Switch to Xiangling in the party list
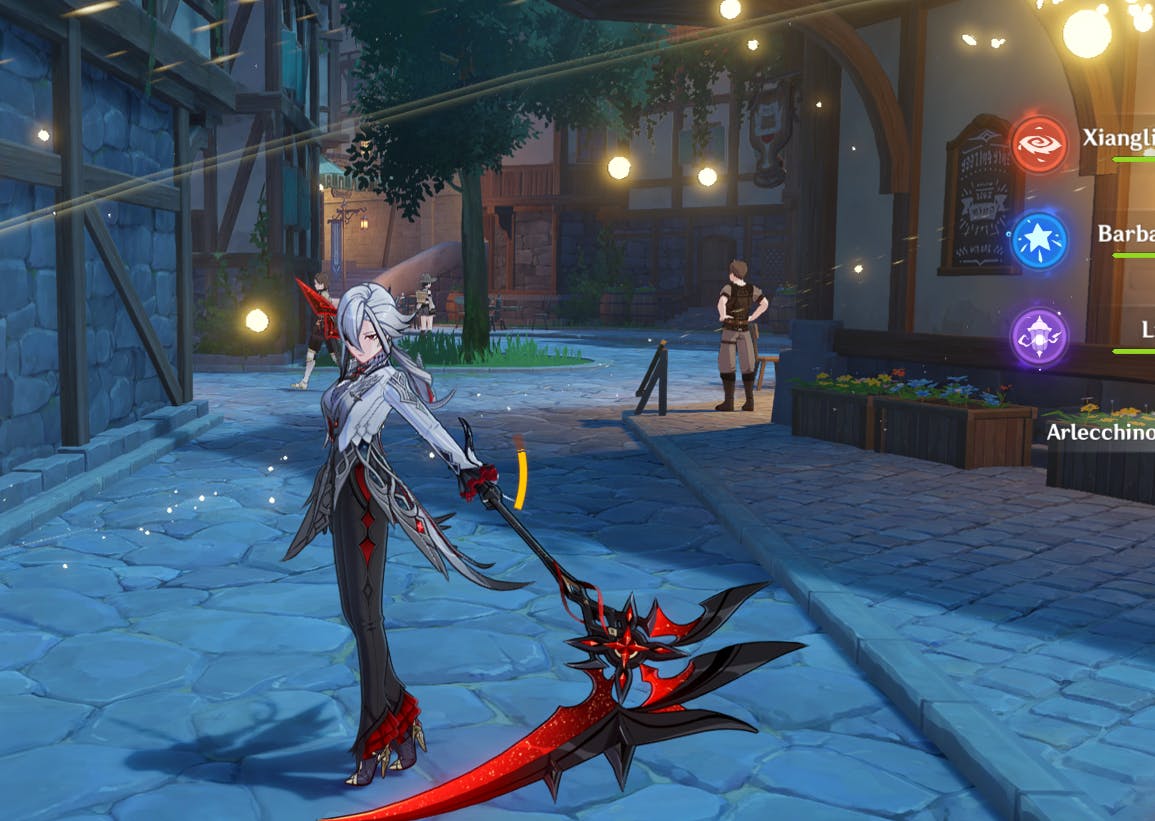Image resolution: width=1155 pixels, height=821 pixels. click(1118, 138)
